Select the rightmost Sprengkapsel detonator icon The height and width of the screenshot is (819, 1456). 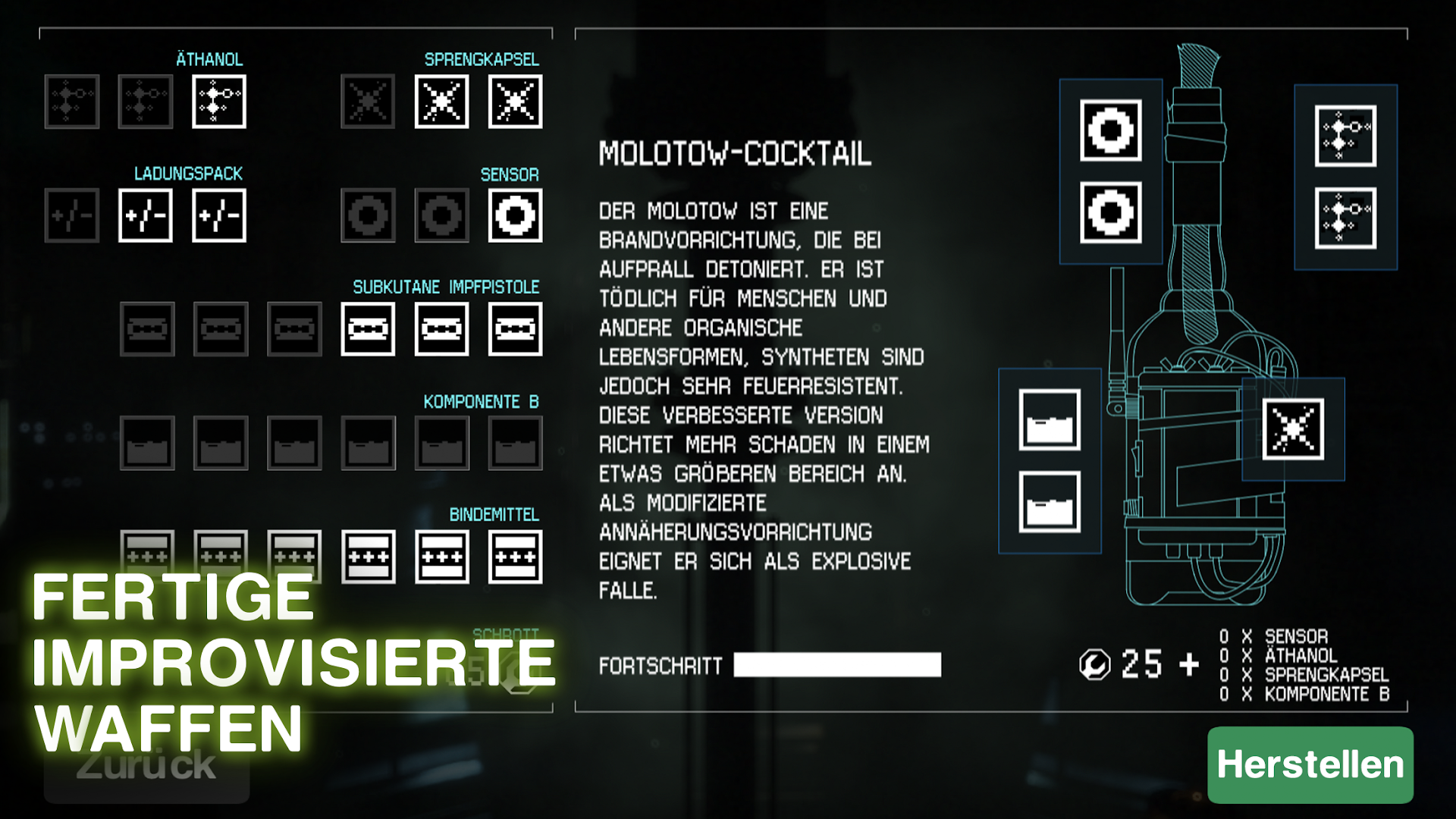point(515,103)
